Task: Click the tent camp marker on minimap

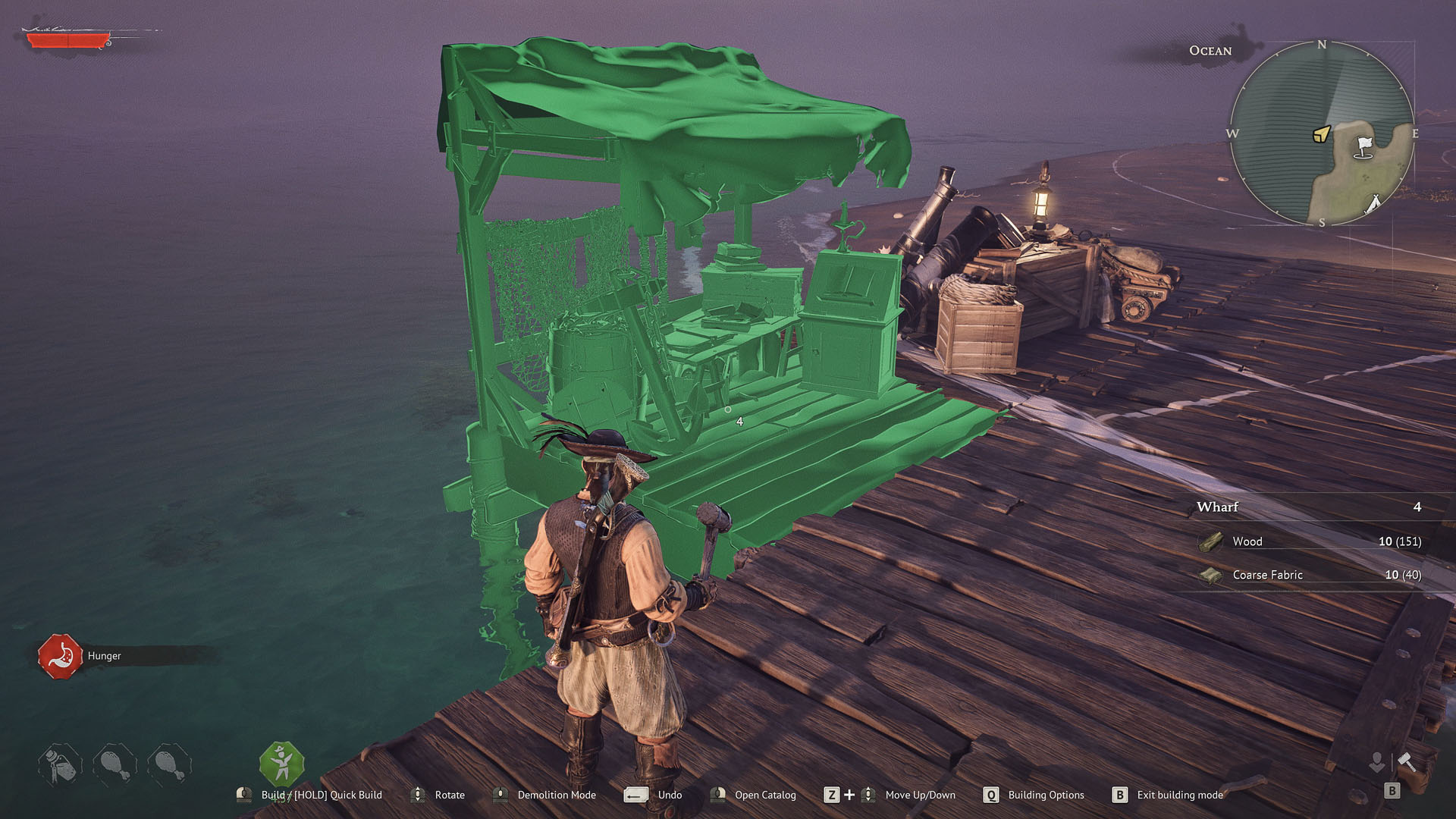Action: click(1373, 202)
